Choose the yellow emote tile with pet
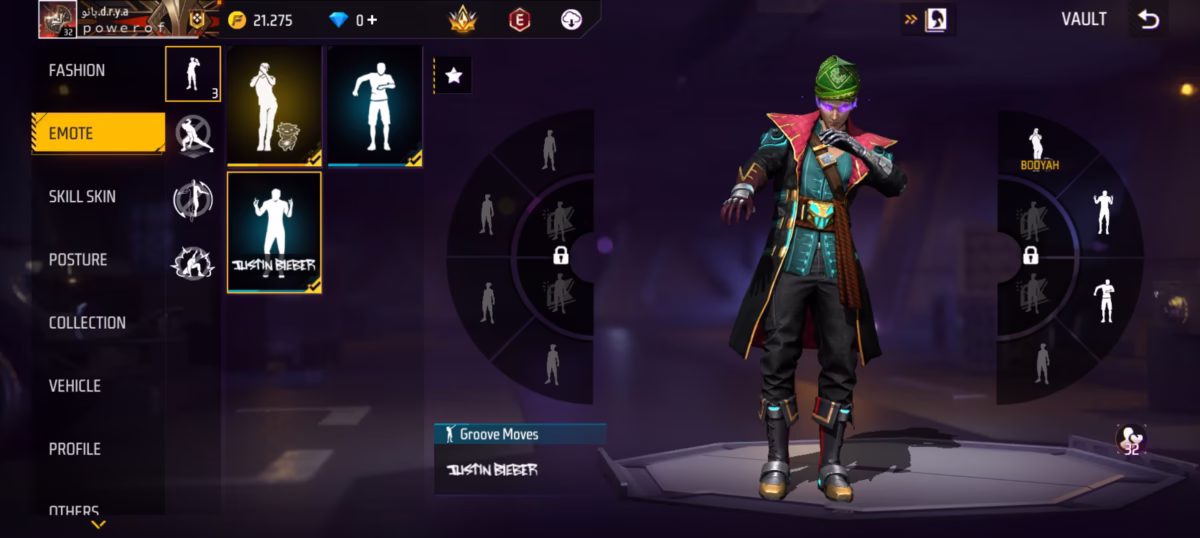 [x=274, y=105]
